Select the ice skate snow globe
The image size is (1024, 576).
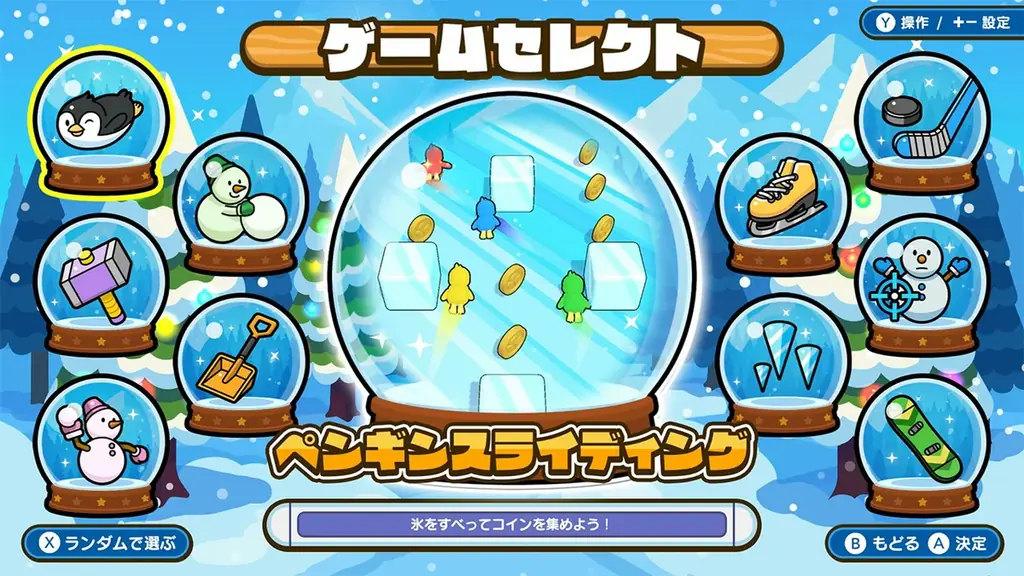pos(783,200)
